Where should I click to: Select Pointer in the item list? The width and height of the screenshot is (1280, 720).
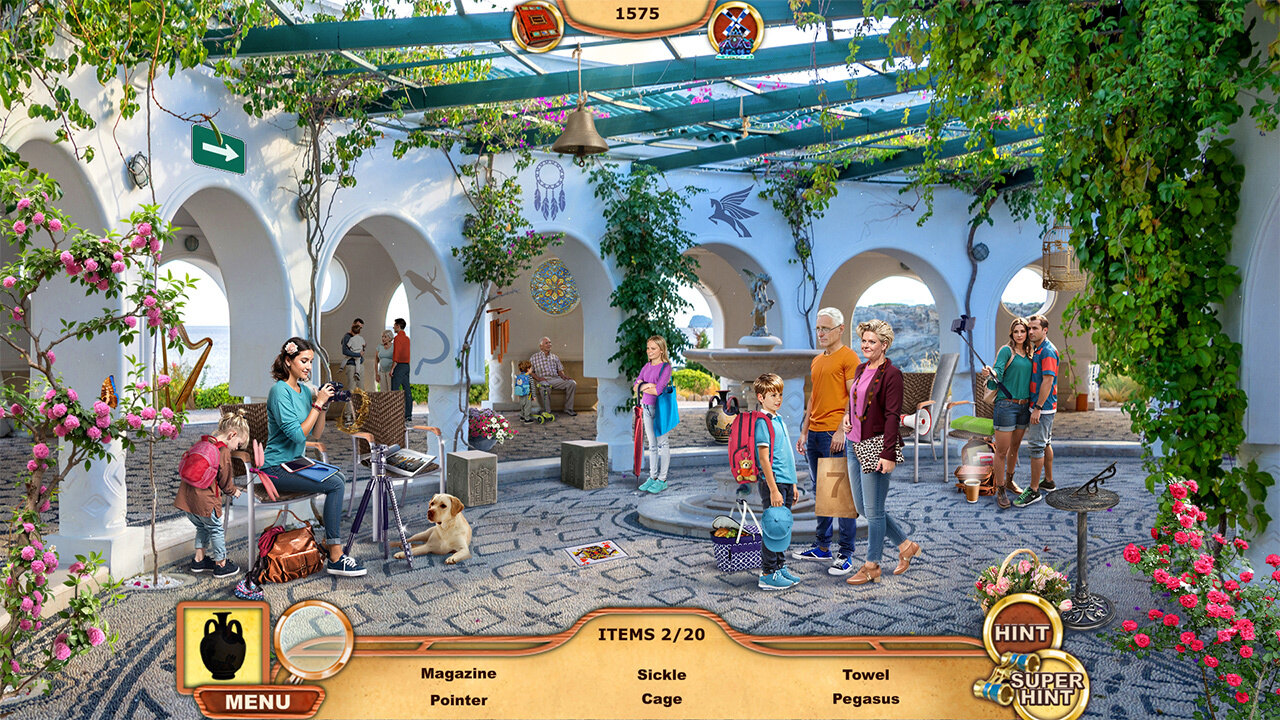pyautogui.click(x=458, y=699)
